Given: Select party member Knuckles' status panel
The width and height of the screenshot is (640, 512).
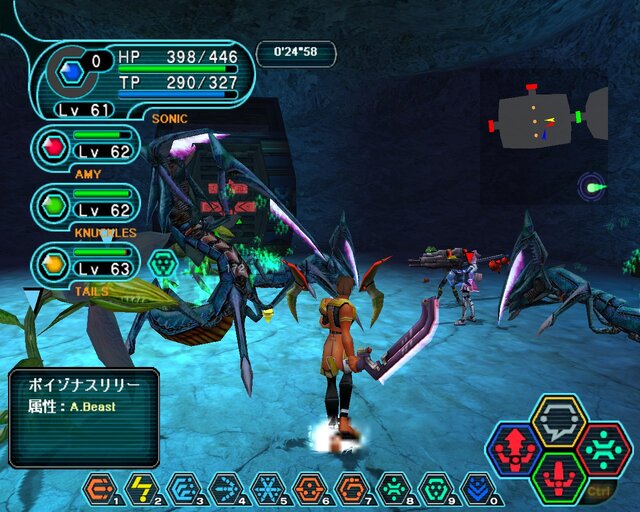Looking at the screenshot, I should pyautogui.click(x=86, y=205).
